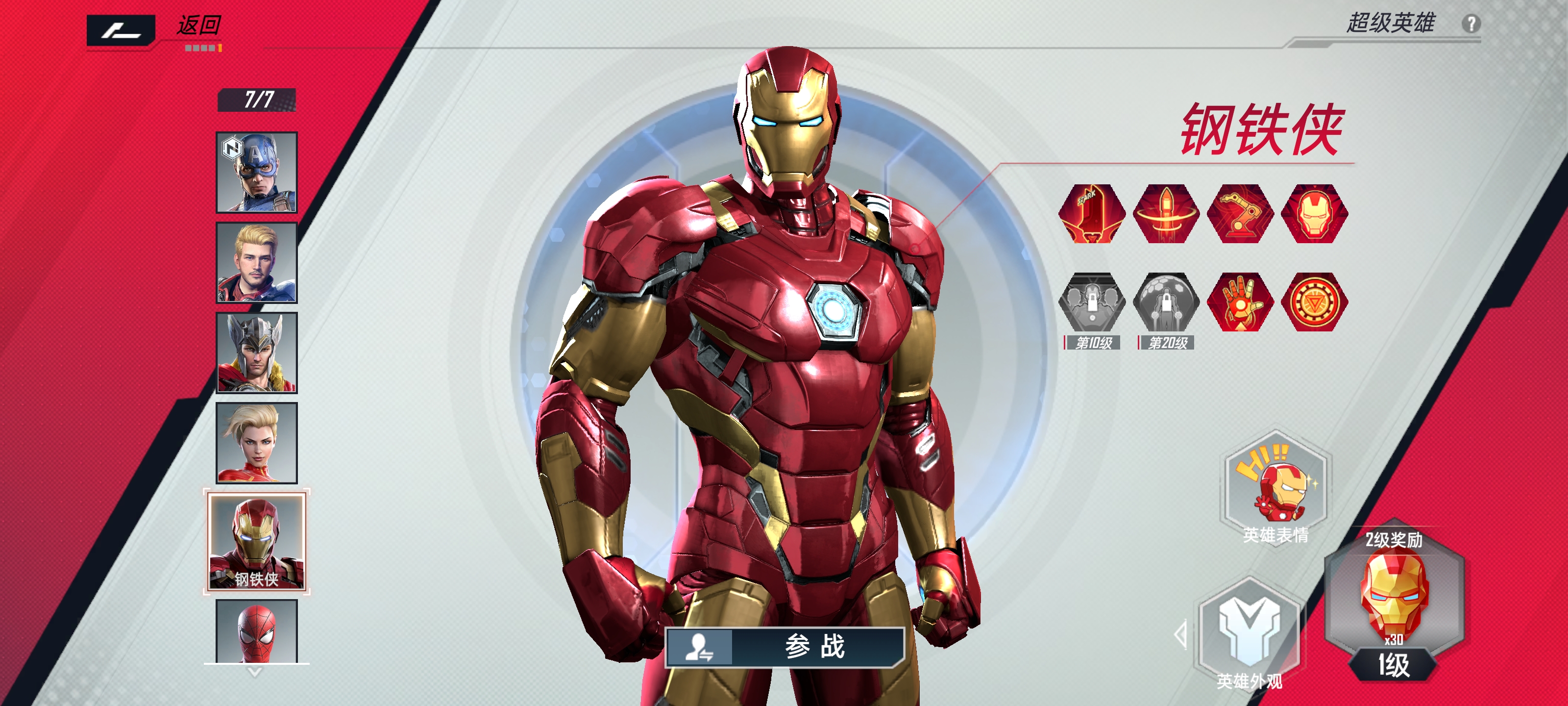
Task: Open the question mark help icon
Action: pos(1470,25)
